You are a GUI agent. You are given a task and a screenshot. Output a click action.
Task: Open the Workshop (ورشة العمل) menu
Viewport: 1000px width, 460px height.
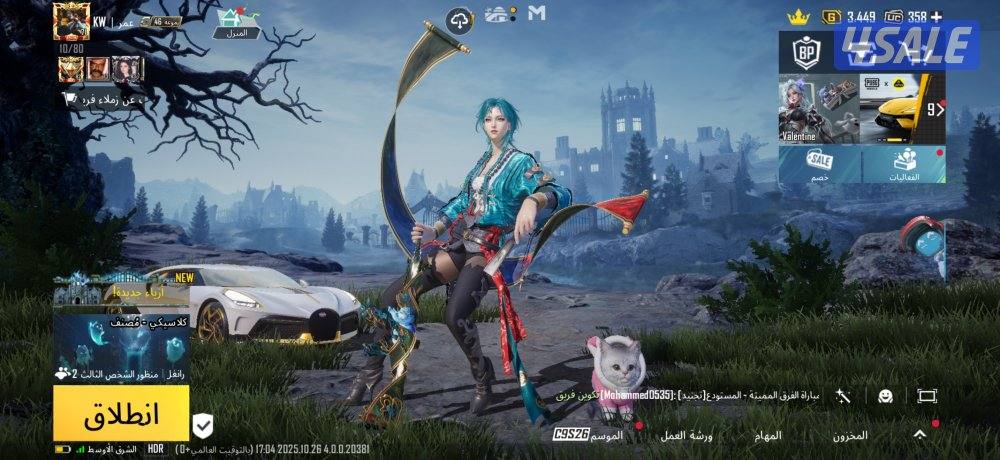pyautogui.click(x=686, y=435)
